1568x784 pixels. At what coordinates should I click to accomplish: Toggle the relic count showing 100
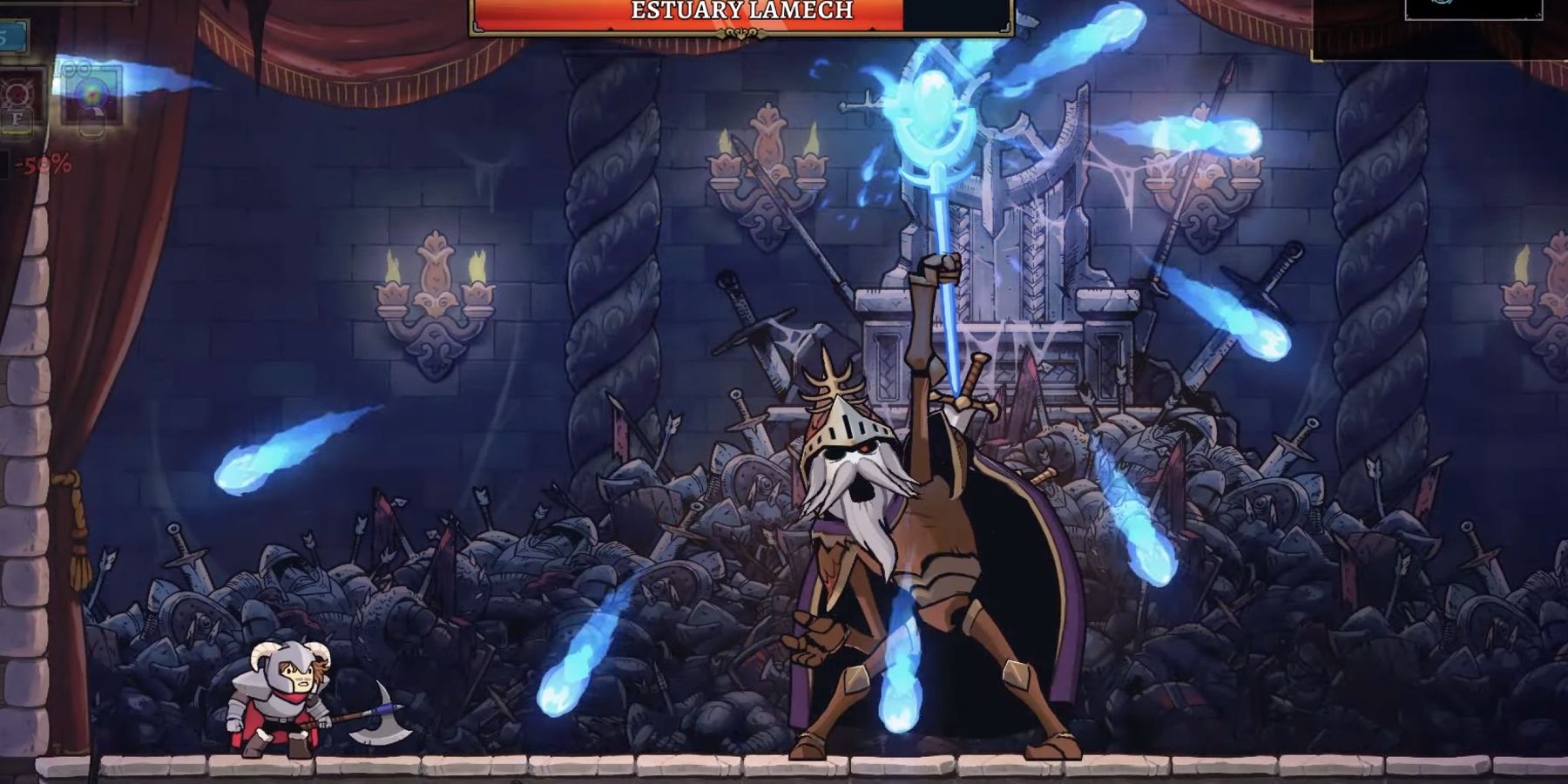(74, 68)
